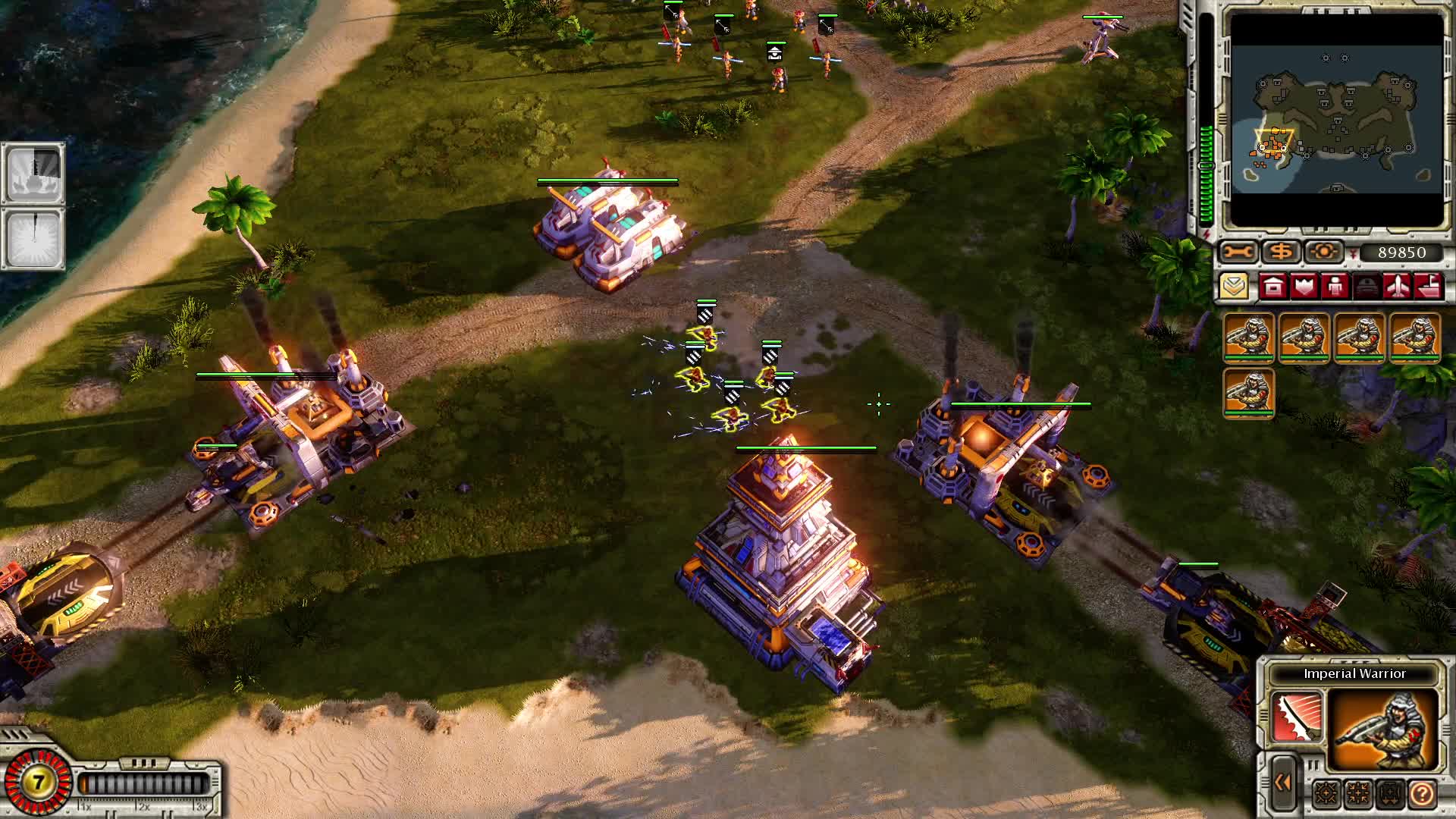Click the power toggle icon beside sell

1324,251
